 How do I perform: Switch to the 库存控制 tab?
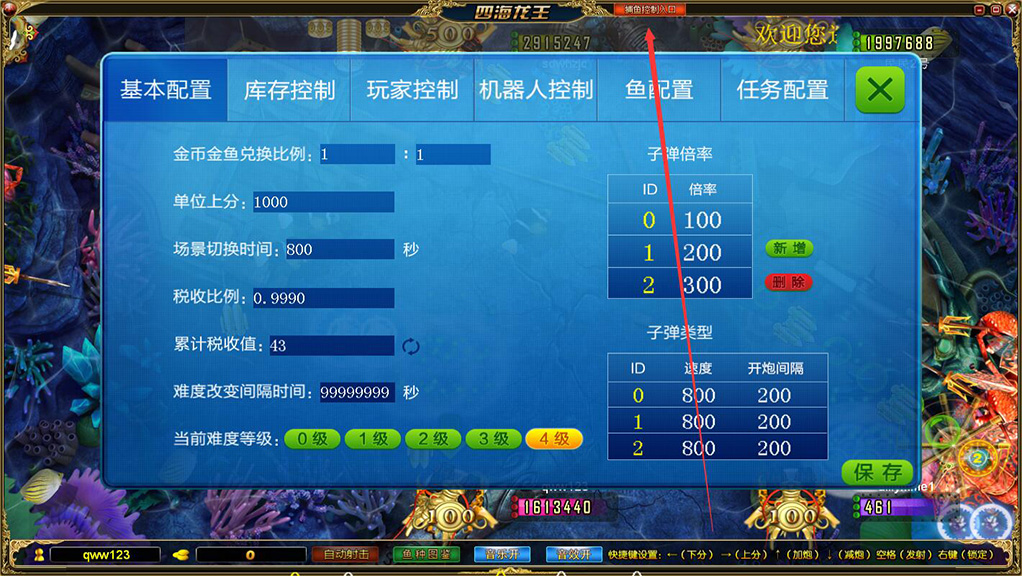(289, 90)
